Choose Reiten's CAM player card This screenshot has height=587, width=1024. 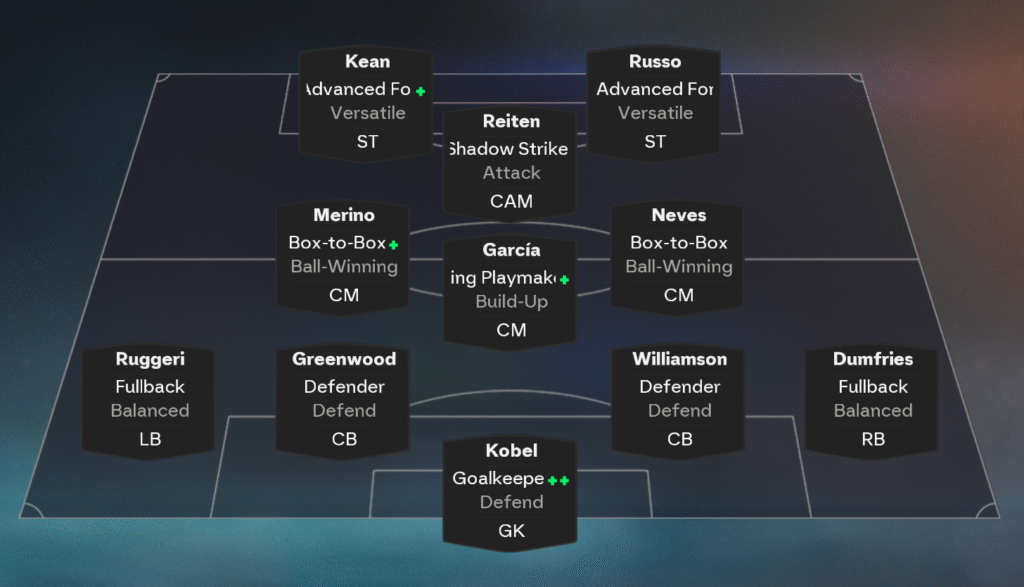pos(511,161)
